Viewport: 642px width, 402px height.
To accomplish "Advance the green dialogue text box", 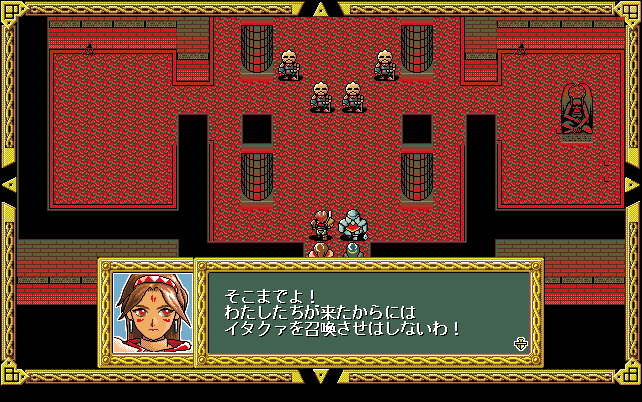I will 367,312.
